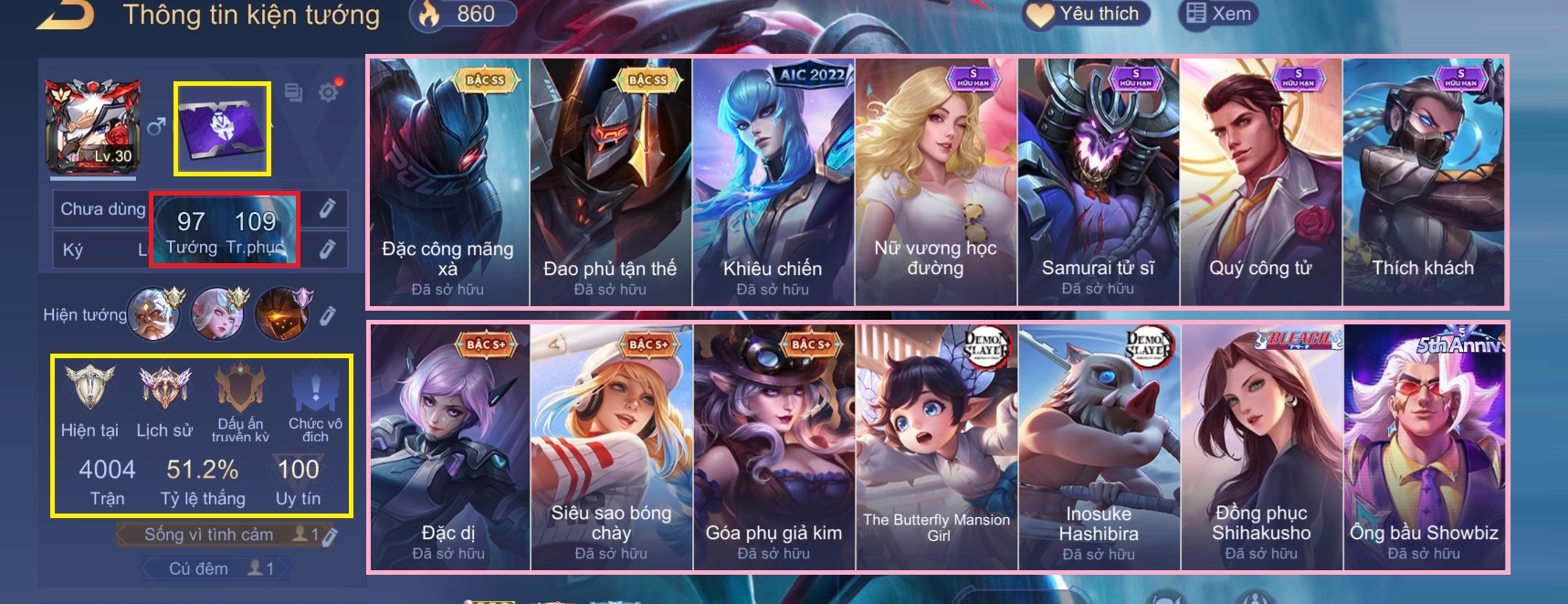Click the copy icon beside the gear
The width and height of the screenshot is (1568, 604).
[x=293, y=91]
